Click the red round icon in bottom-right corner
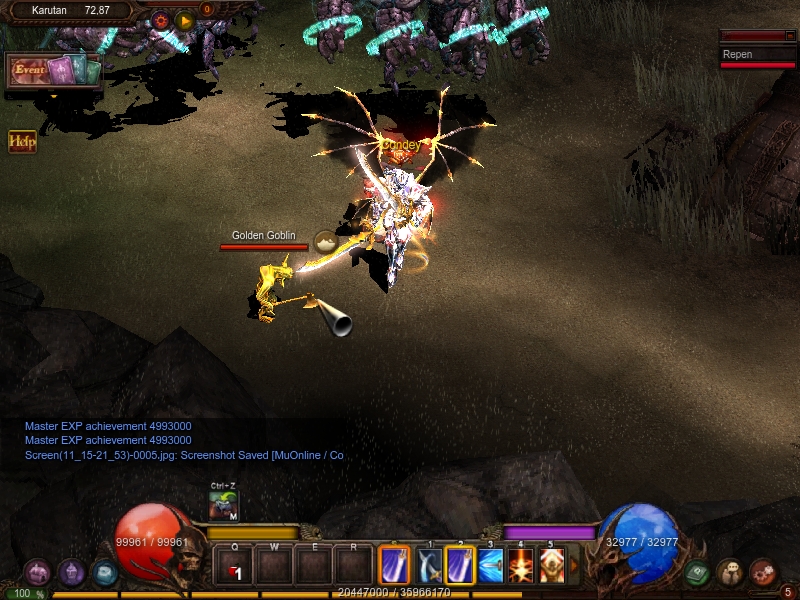The image size is (800, 600). 762,572
